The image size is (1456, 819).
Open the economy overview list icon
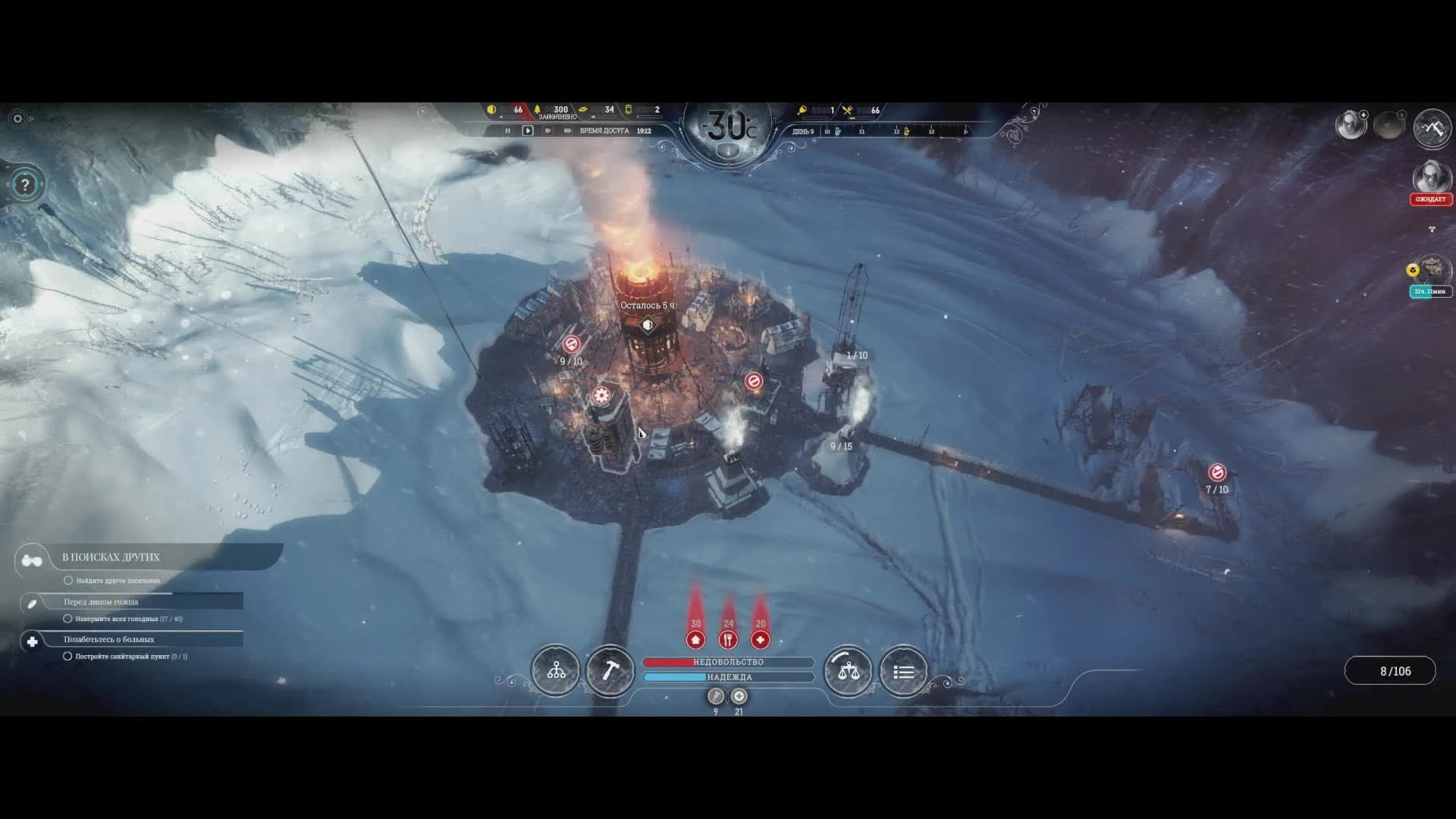click(x=902, y=670)
